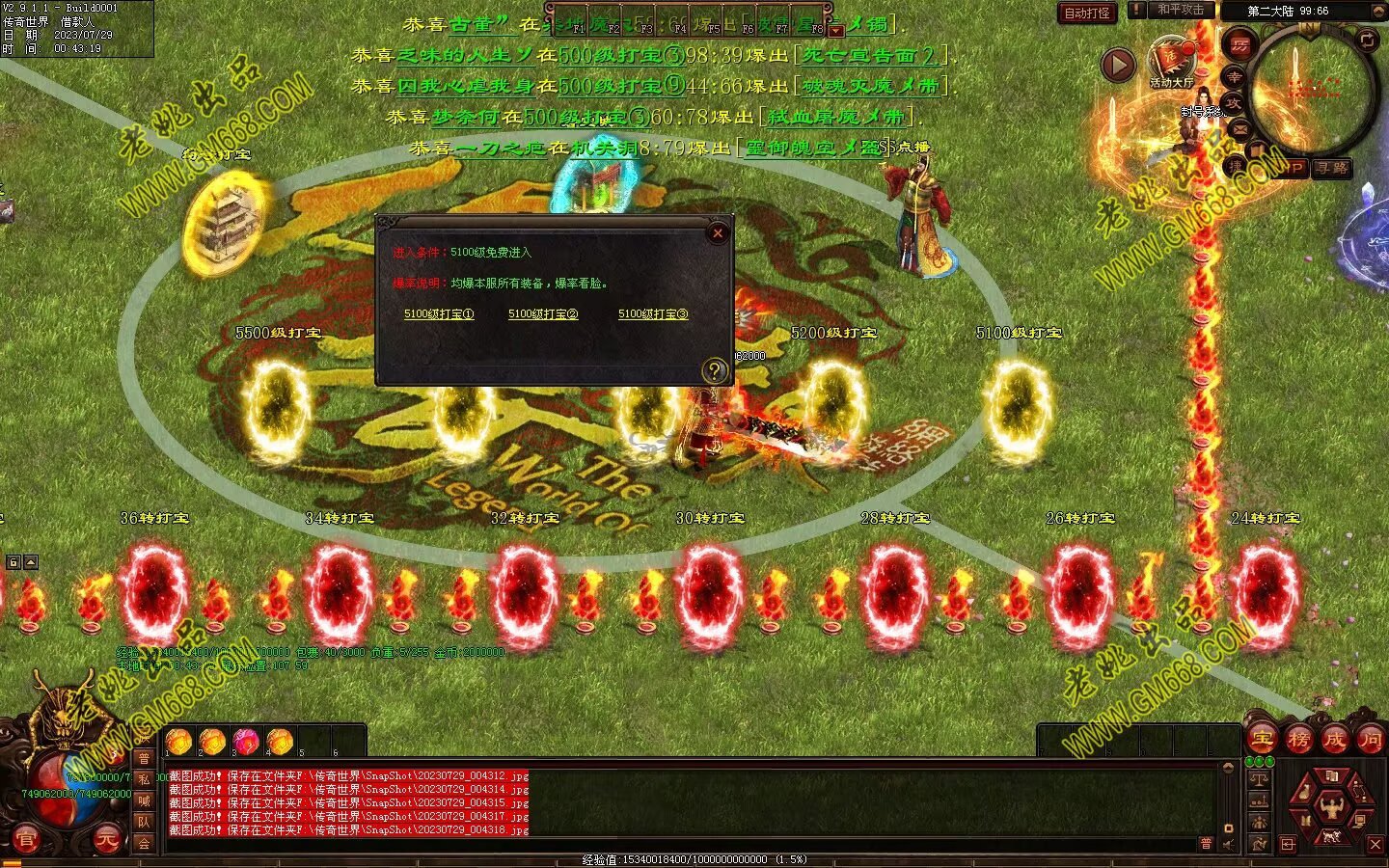Open the 榜 ranking button

coord(1298,740)
